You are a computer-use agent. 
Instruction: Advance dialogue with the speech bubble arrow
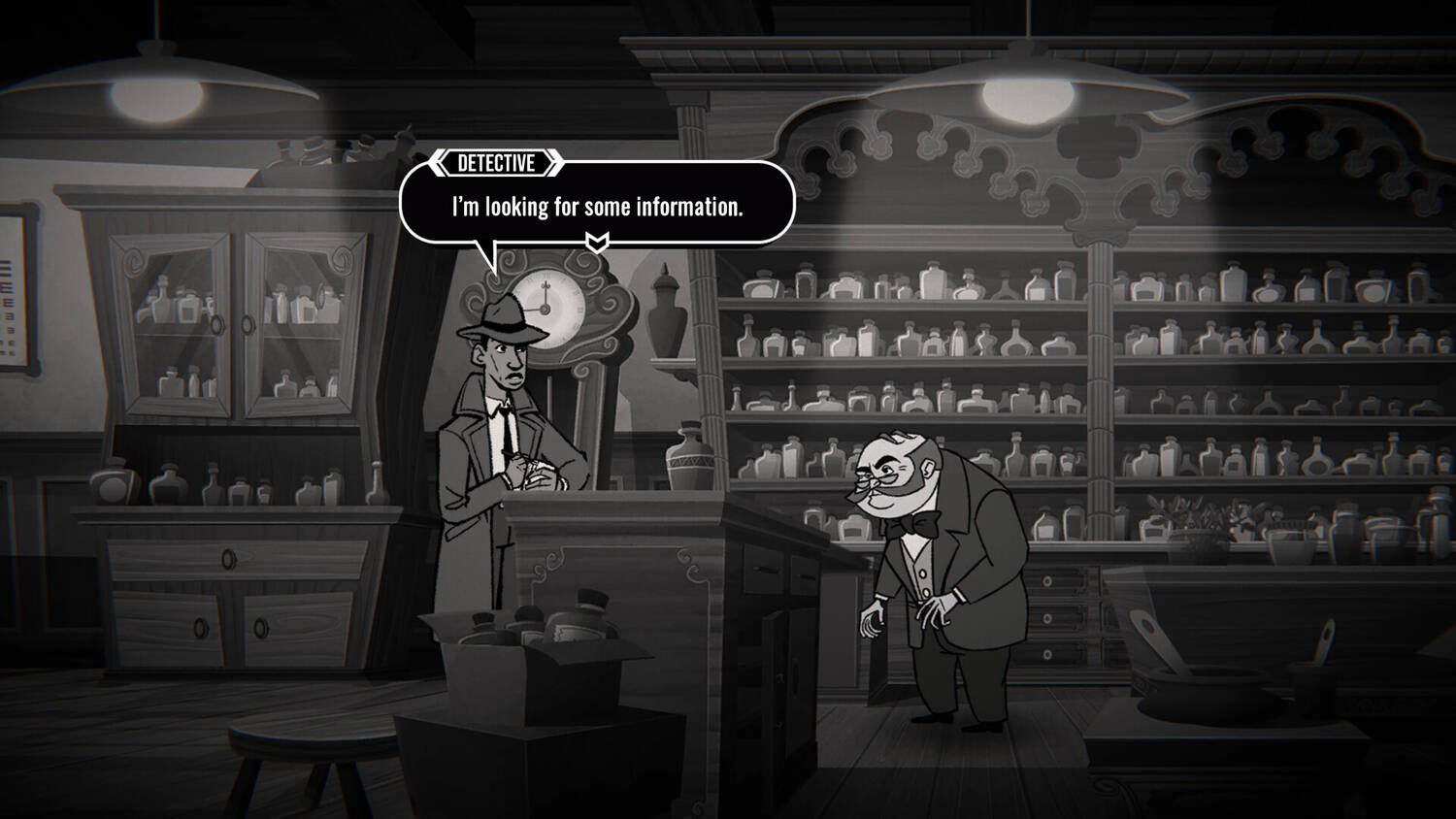click(597, 242)
